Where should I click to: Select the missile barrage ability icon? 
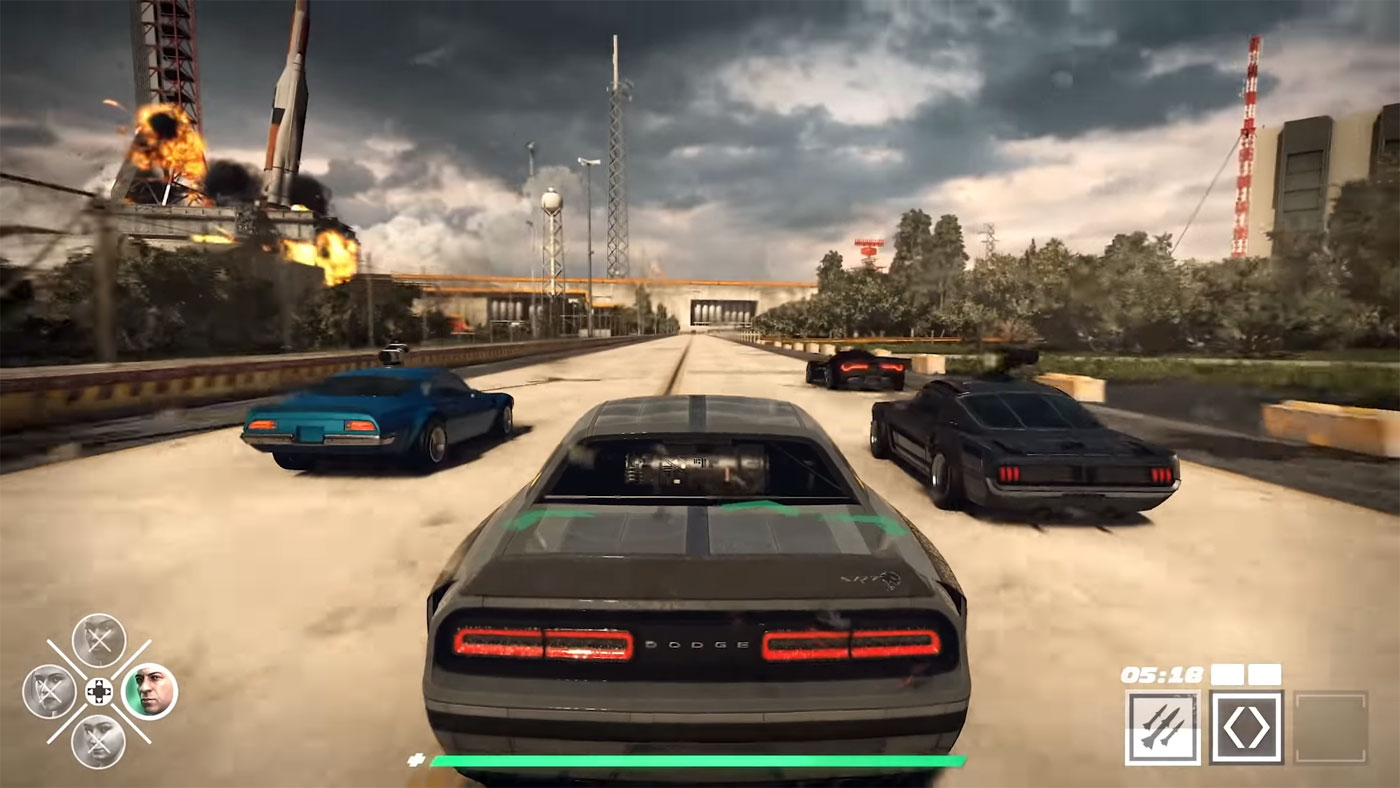click(1163, 727)
